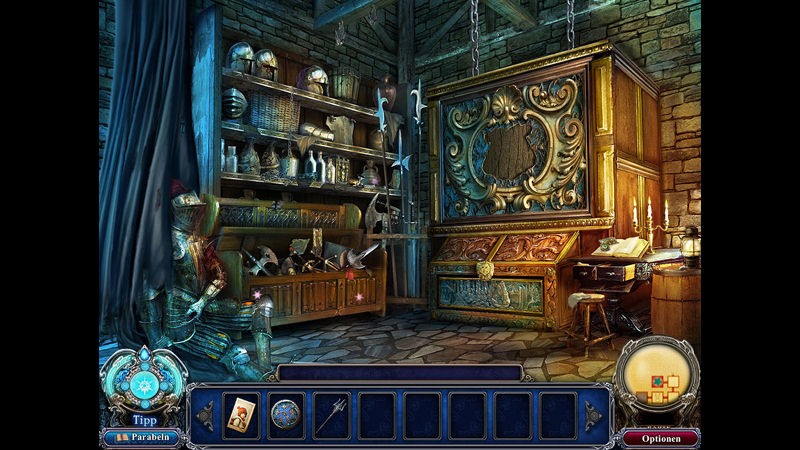This screenshot has height=450, width=800.
Task: Pick the halberd from inventory
Action: click(331, 414)
